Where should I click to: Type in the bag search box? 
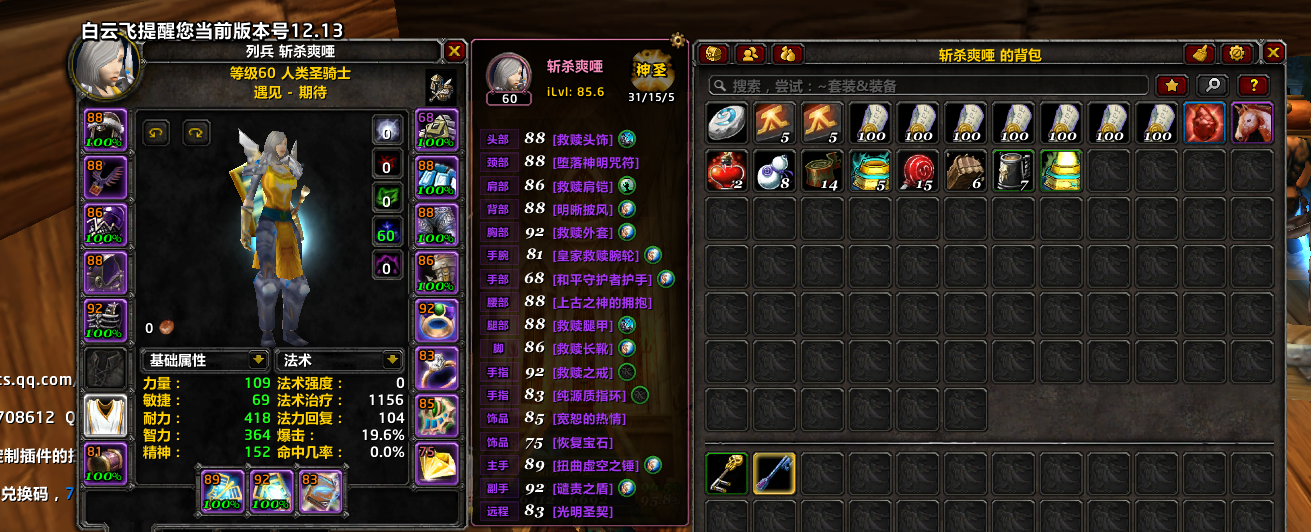click(x=930, y=86)
